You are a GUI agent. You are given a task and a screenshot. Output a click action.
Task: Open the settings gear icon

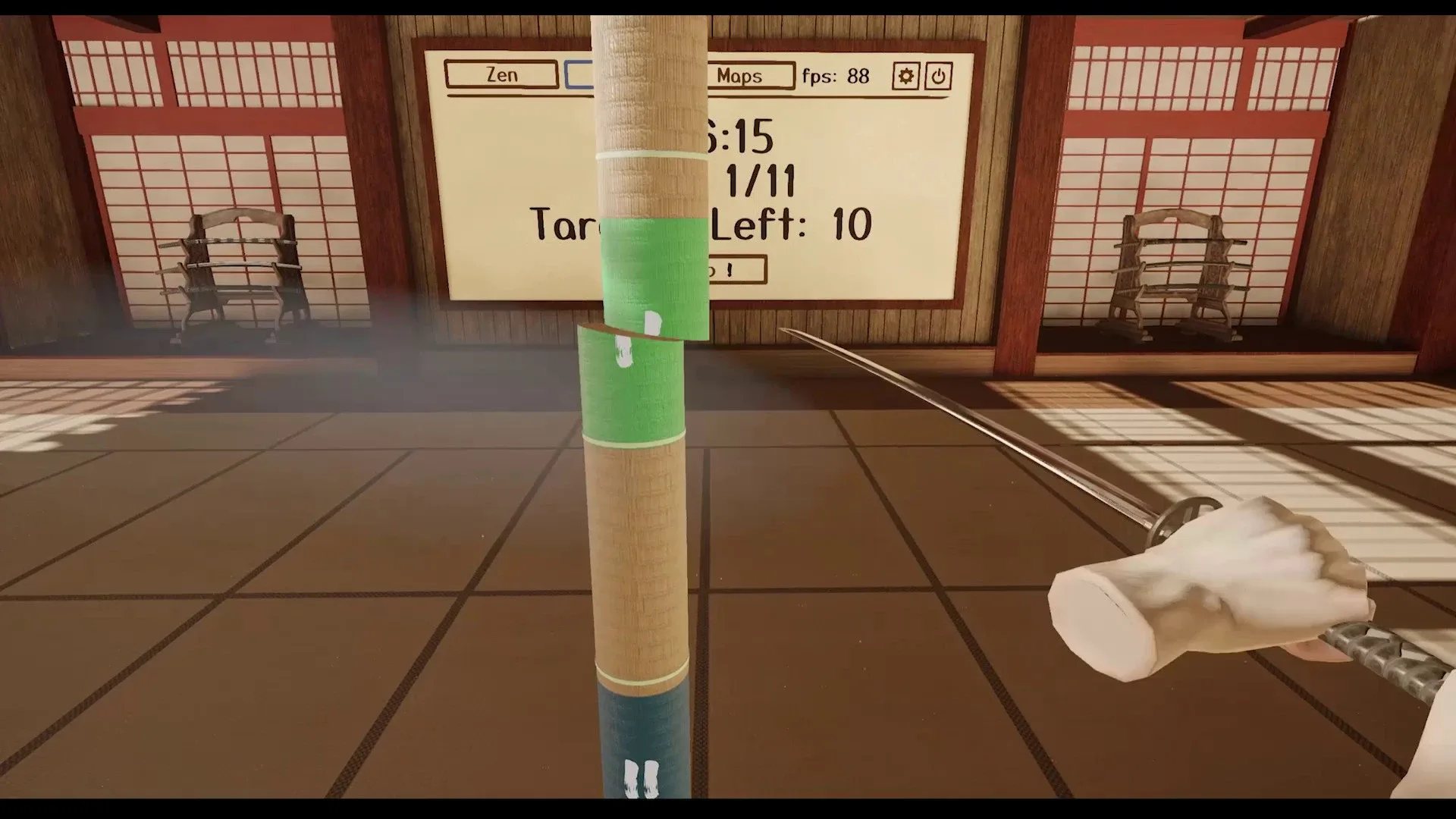[905, 75]
